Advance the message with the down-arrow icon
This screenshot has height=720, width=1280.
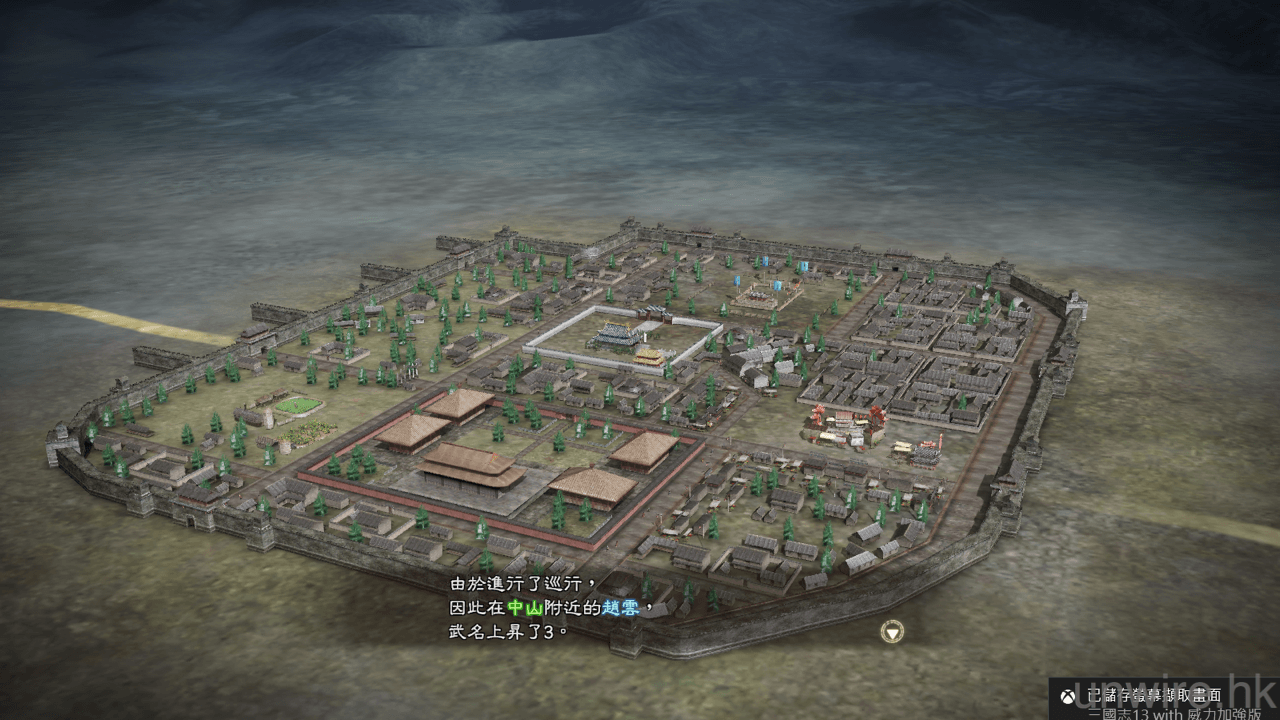(891, 632)
